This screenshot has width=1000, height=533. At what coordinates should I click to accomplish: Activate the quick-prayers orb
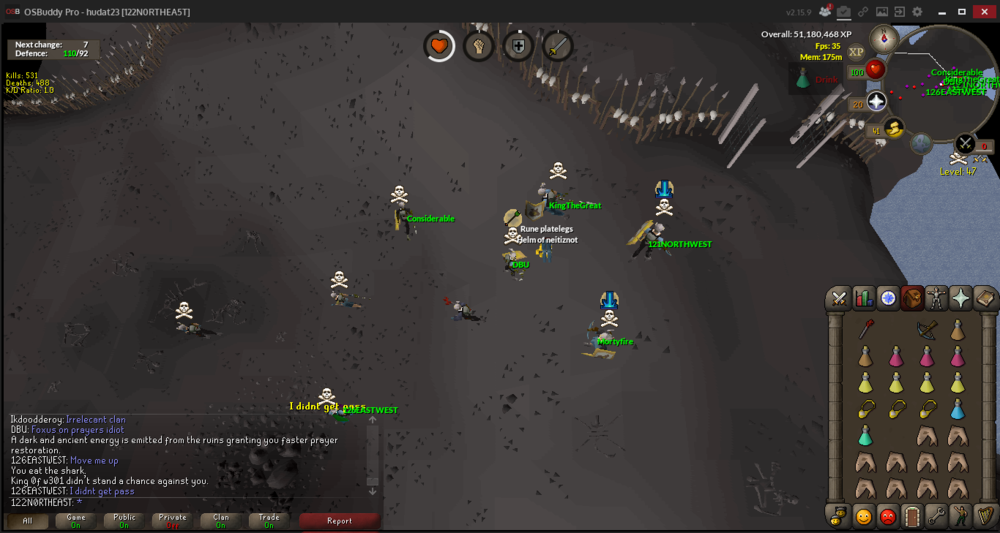pyautogui.click(x=877, y=101)
